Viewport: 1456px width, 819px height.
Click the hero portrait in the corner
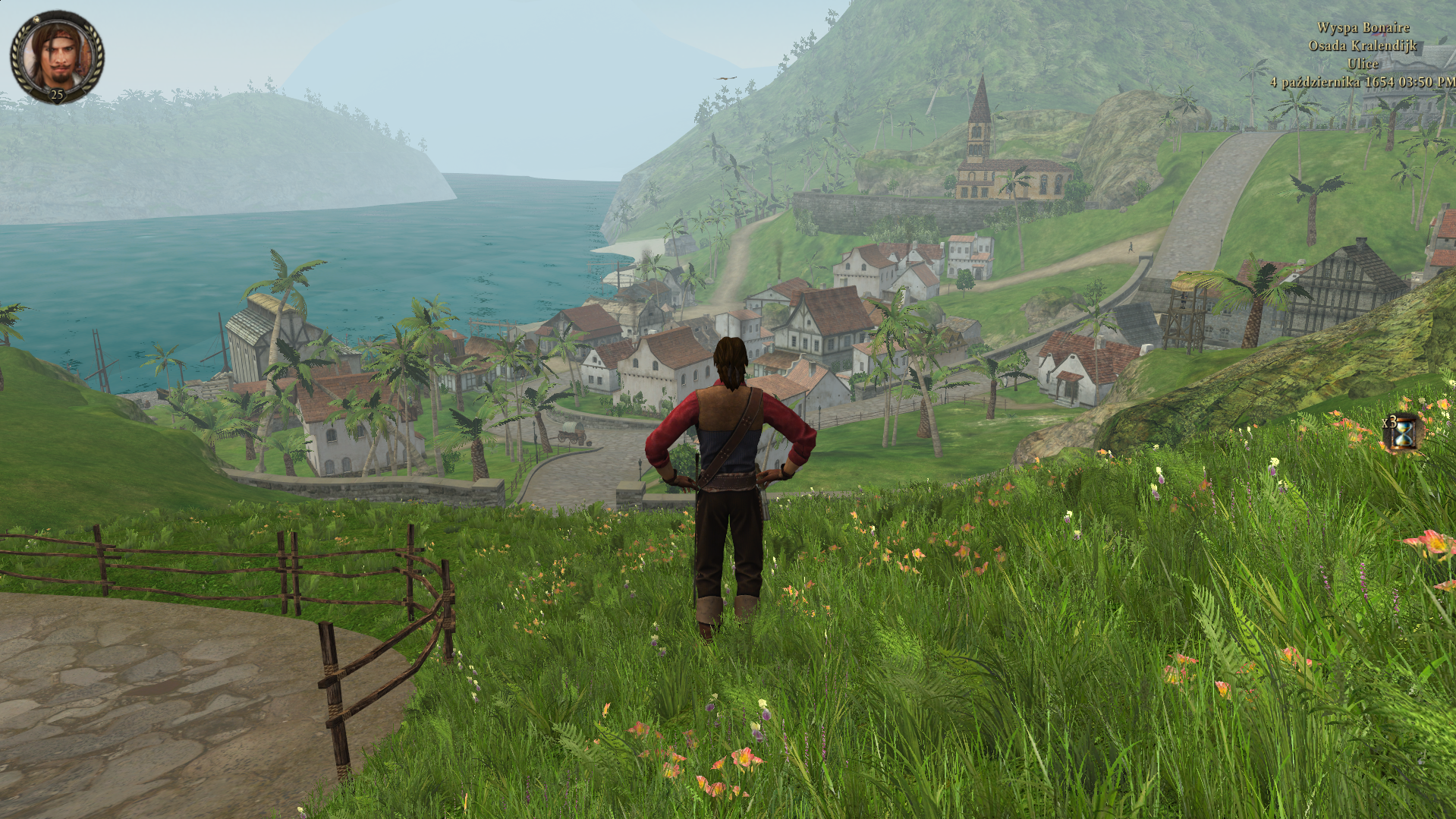(57, 55)
